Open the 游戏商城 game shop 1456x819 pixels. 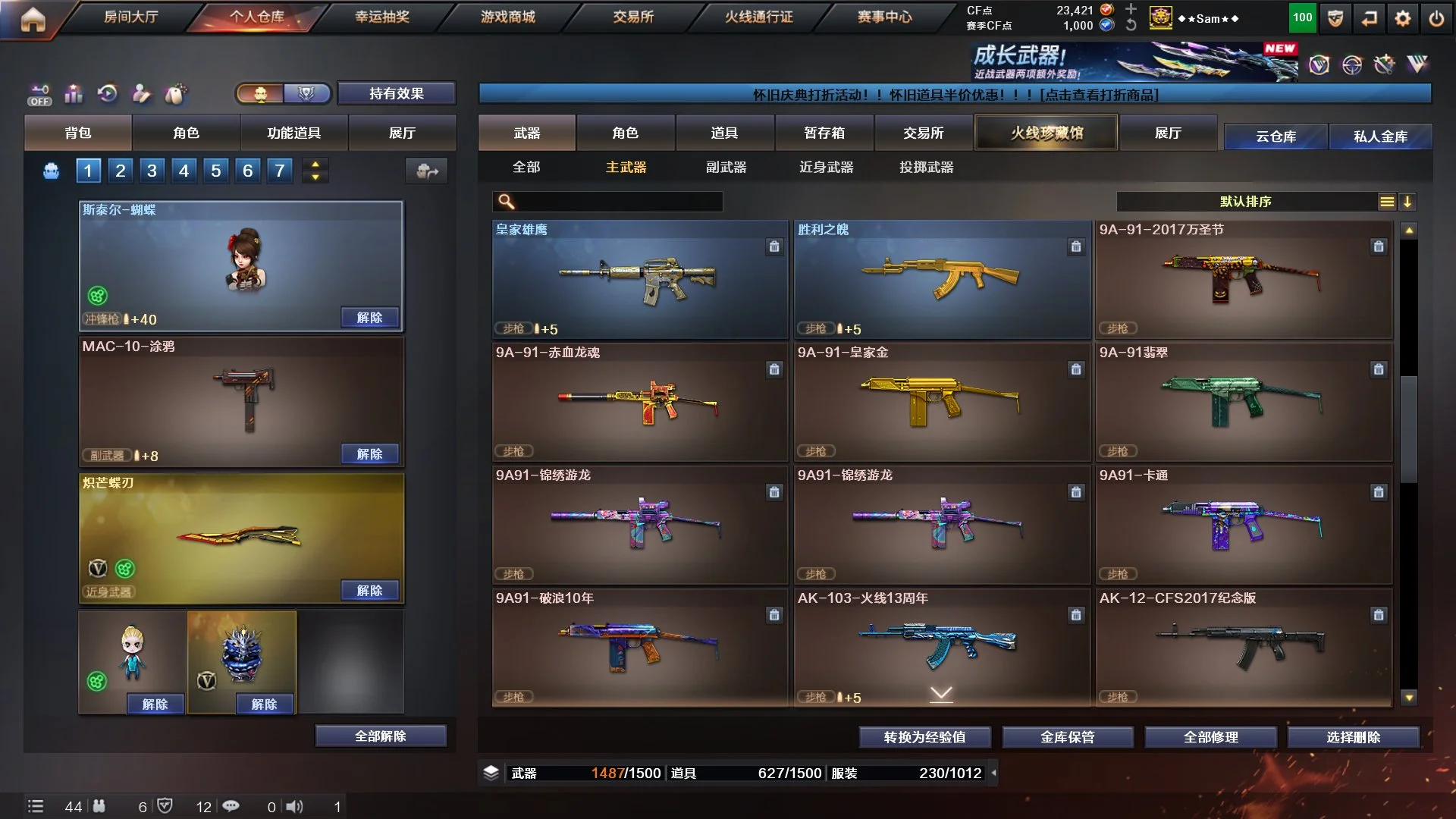click(x=507, y=17)
